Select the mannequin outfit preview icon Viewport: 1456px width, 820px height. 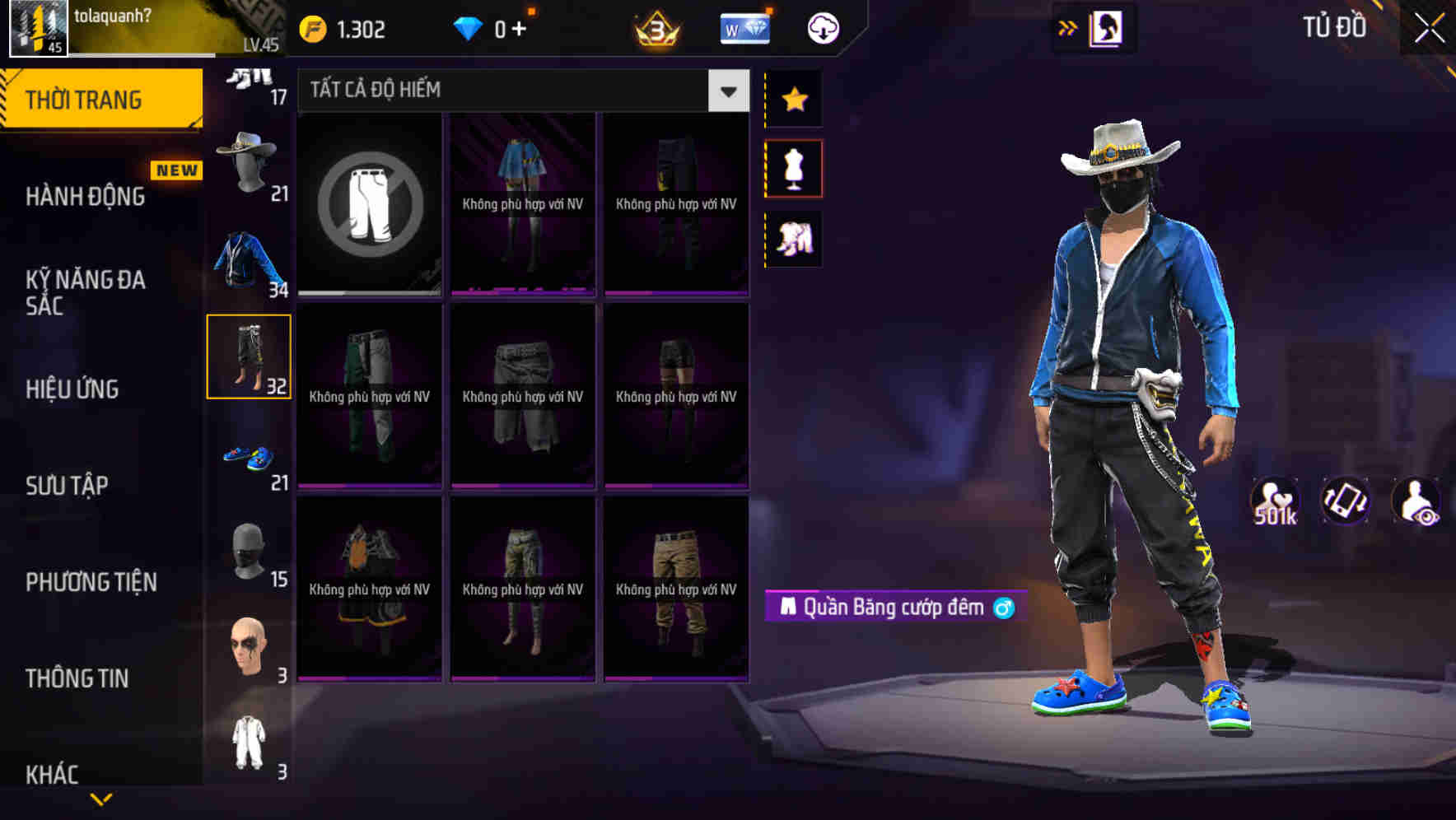pos(793,168)
